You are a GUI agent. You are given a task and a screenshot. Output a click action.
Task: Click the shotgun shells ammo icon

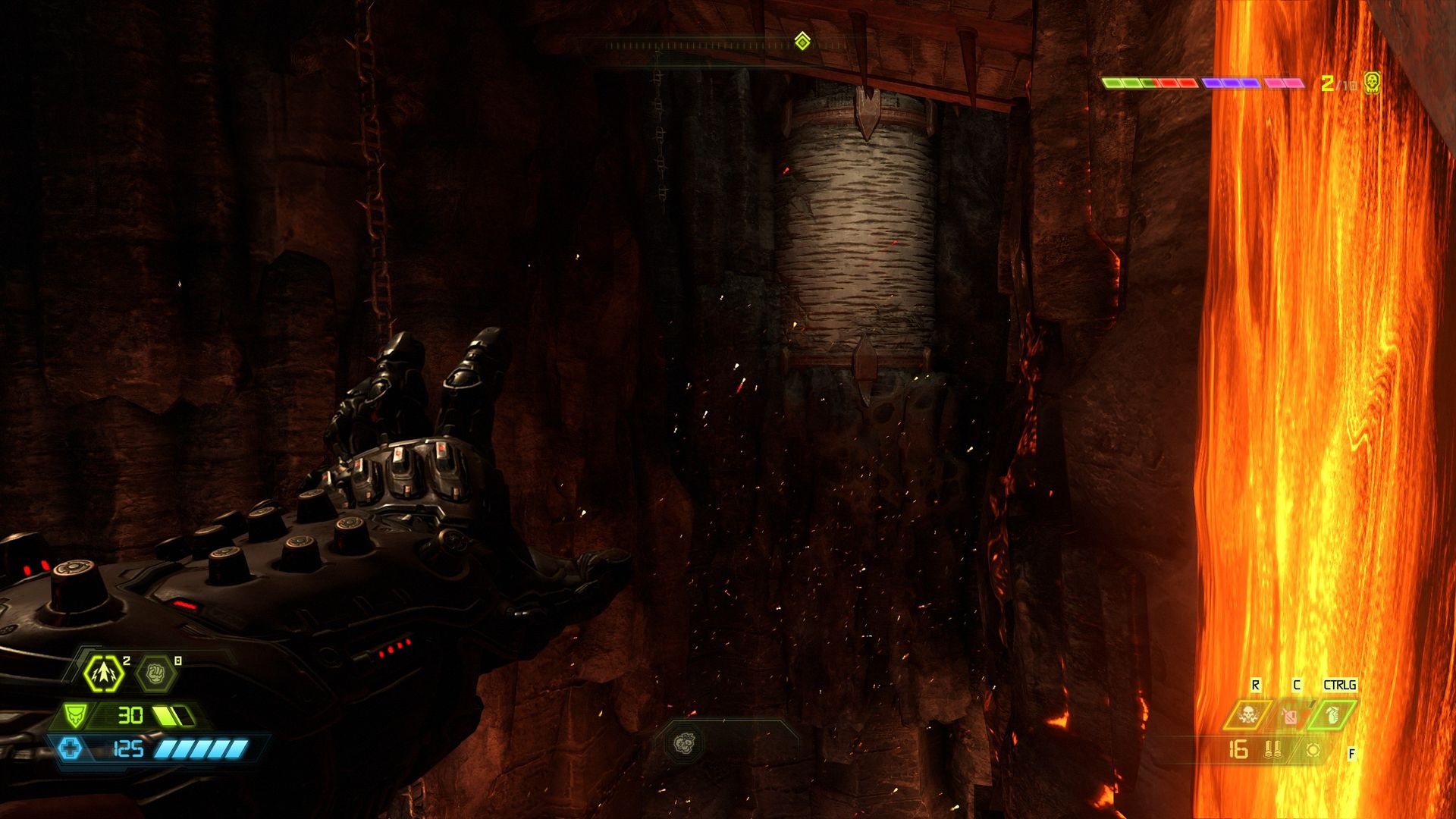(1272, 750)
